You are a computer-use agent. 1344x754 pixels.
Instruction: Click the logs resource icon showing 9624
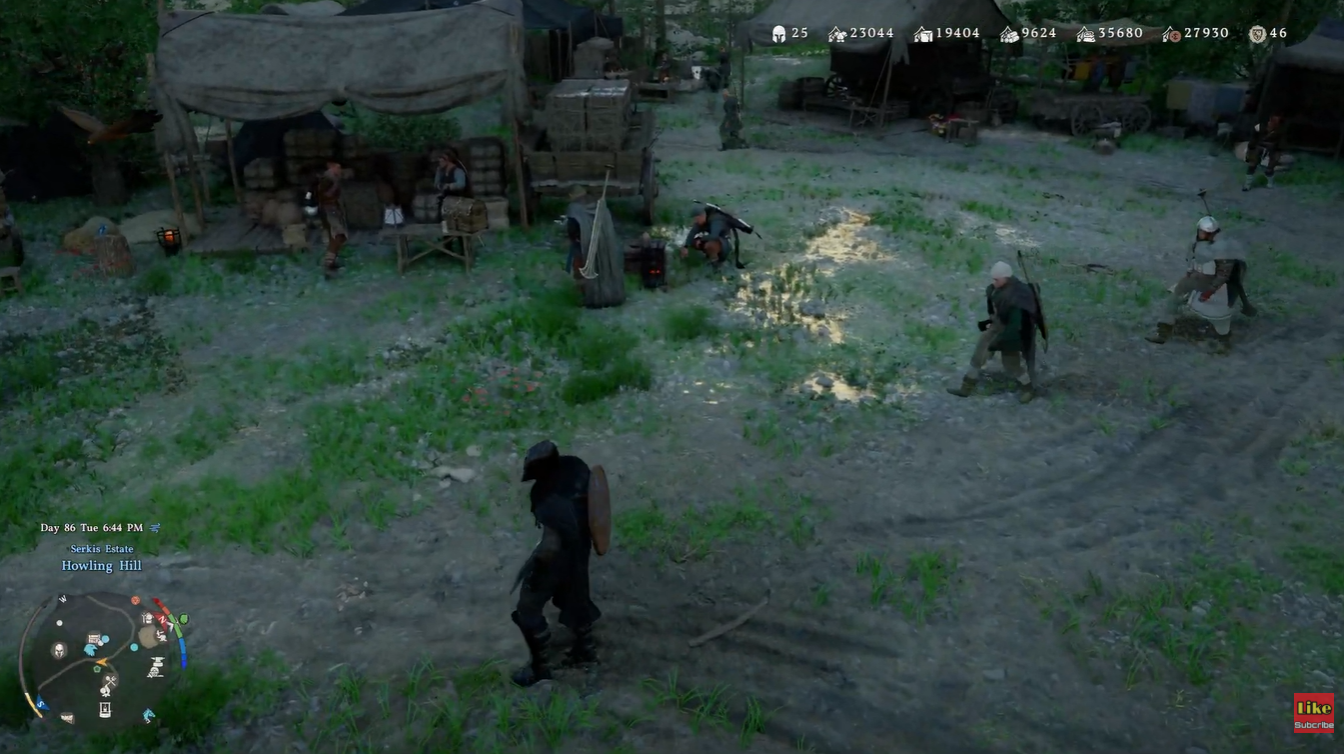1008,35
